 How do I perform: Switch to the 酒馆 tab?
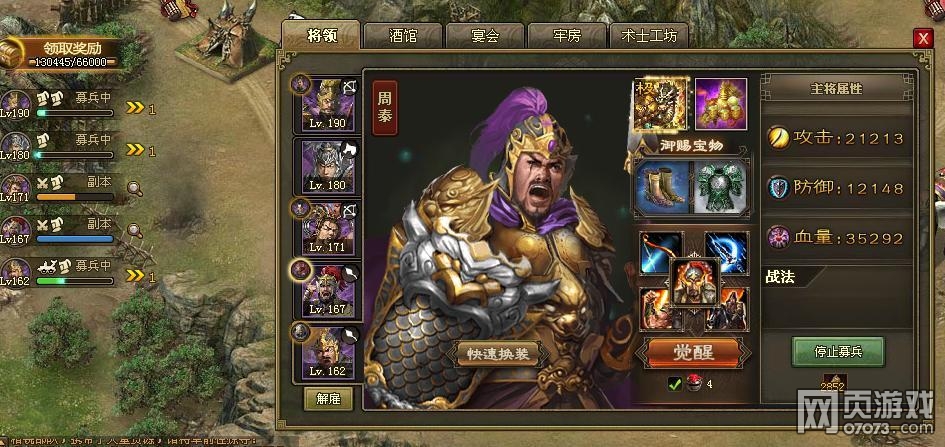coord(403,36)
